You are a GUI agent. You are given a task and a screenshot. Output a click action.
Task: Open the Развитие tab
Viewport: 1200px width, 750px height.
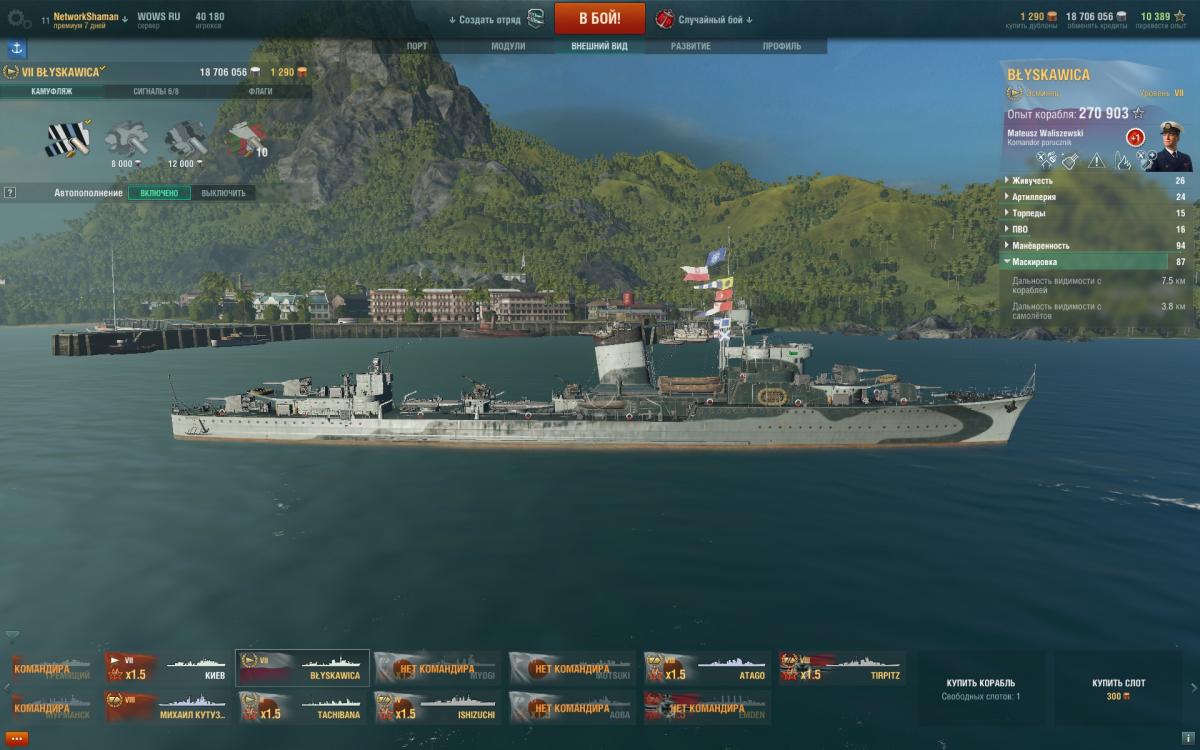point(691,46)
